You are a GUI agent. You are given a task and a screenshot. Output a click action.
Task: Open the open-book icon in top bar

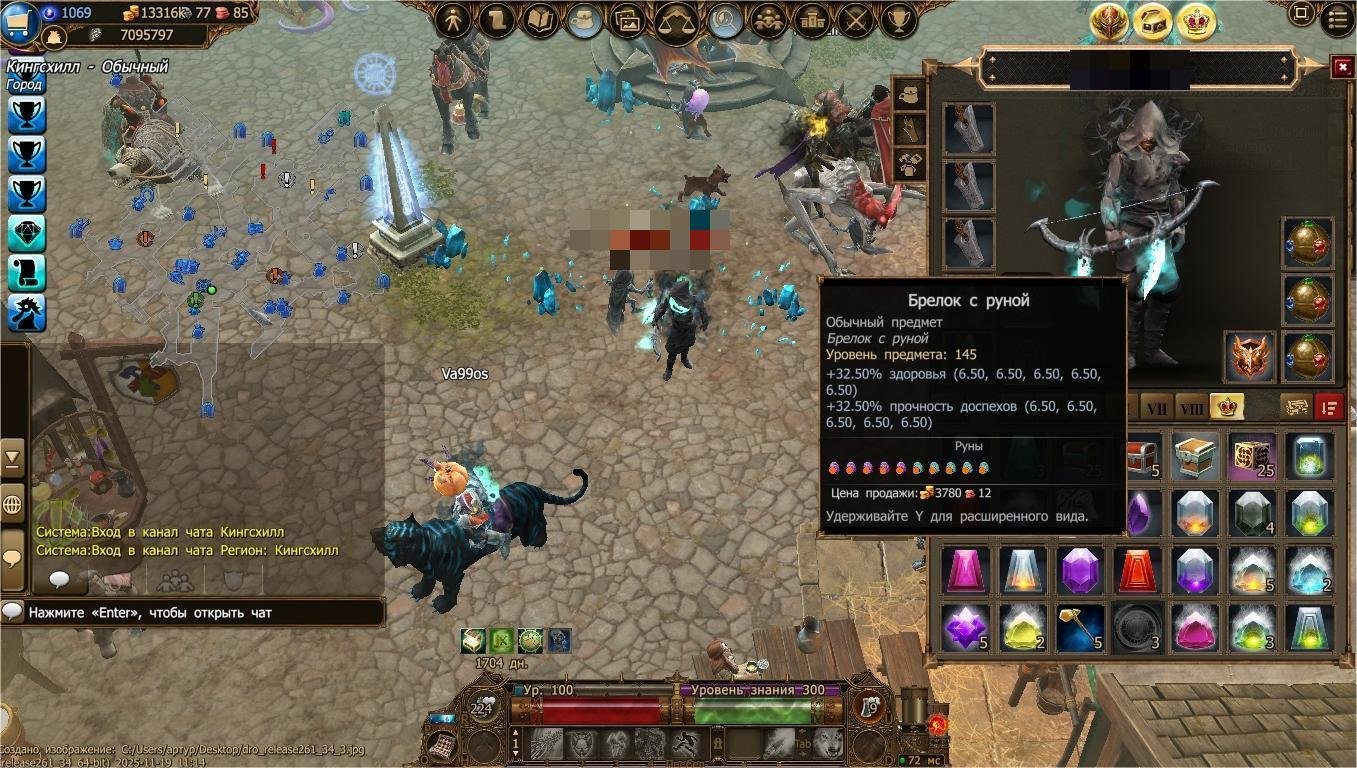(540, 20)
